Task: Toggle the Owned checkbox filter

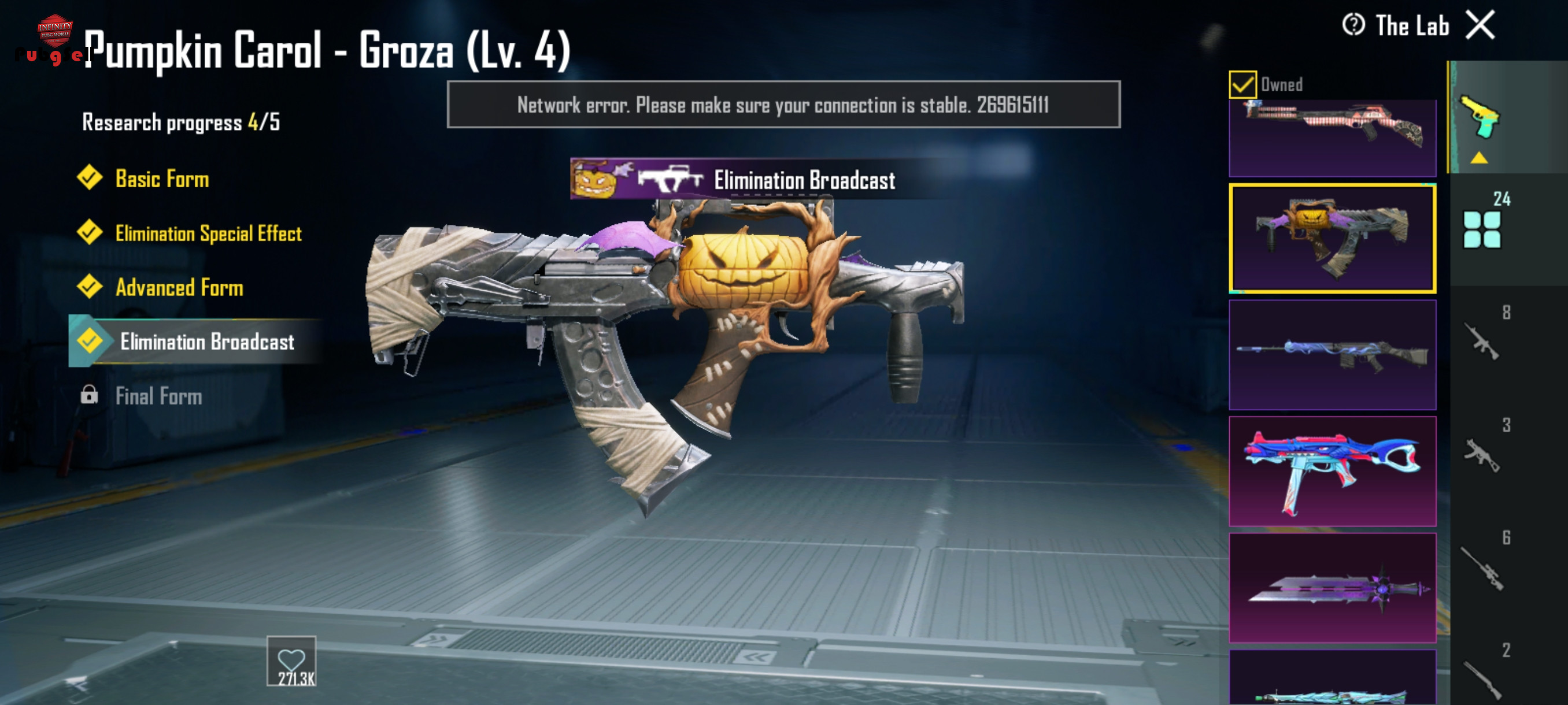Action: pos(1242,84)
